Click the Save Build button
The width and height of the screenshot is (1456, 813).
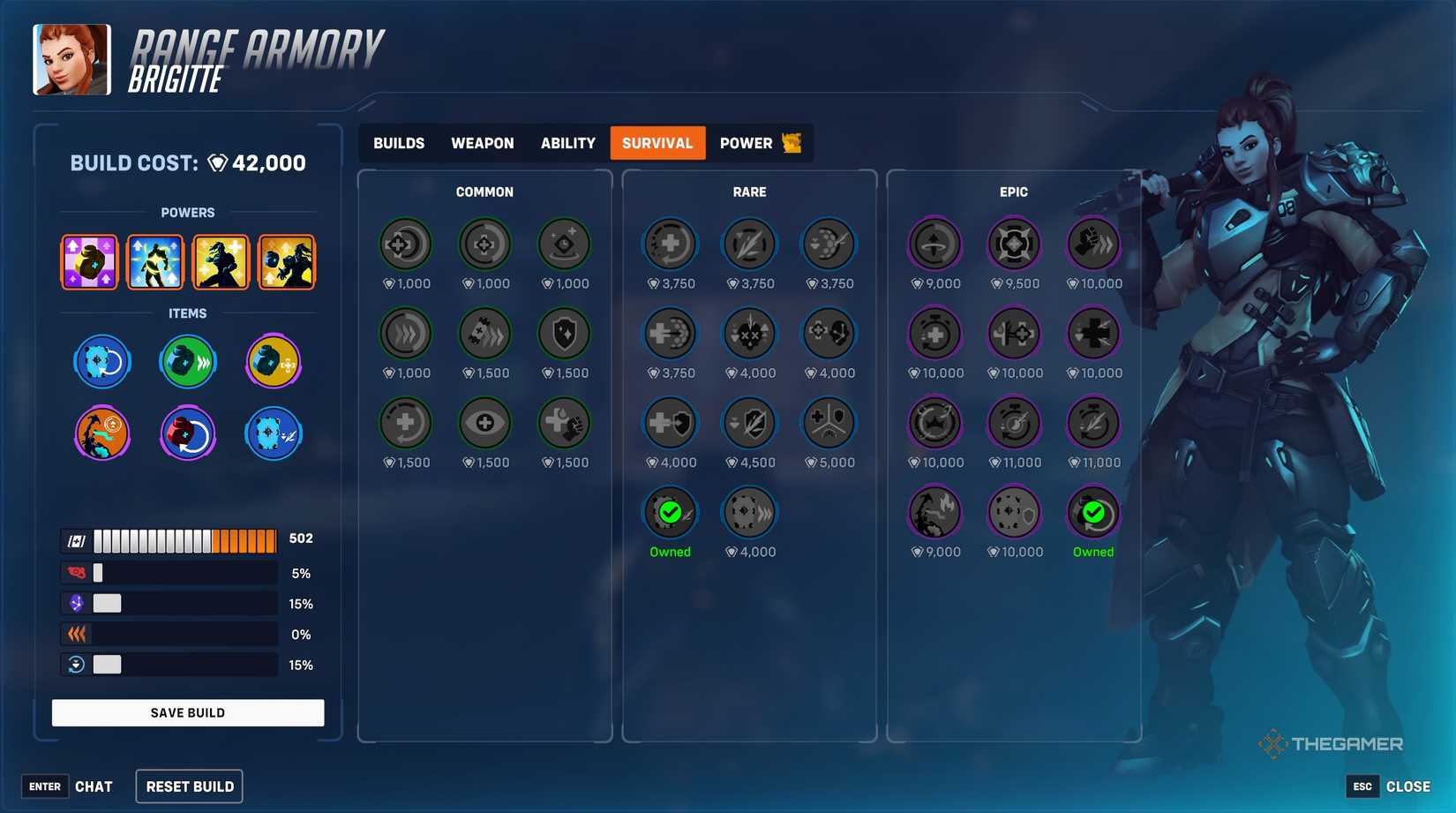(x=187, y=712)
